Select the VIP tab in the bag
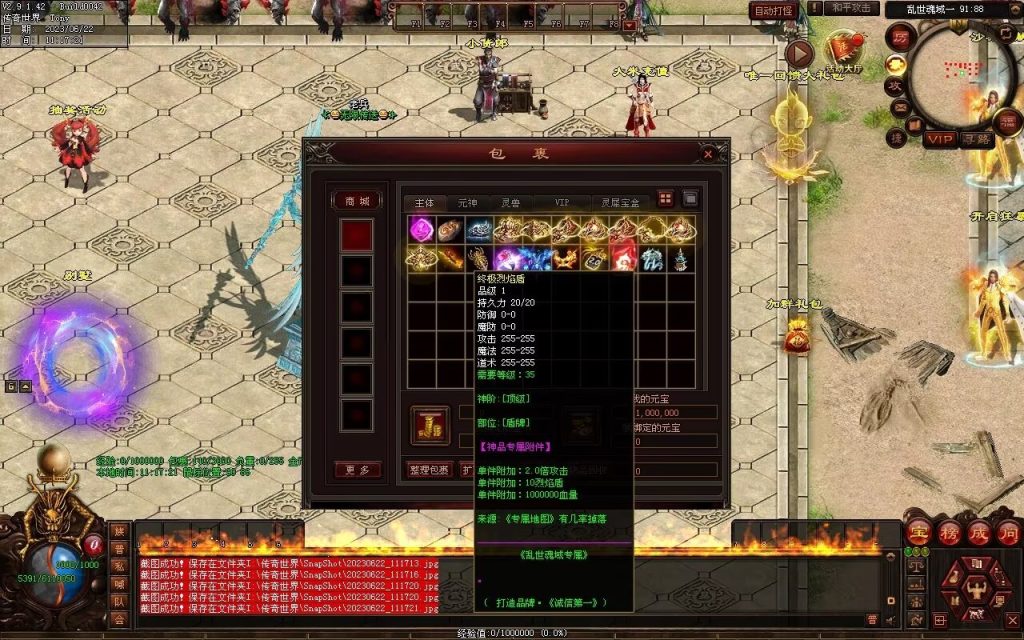This screenshot has height=640, width=1024. pyautogui.click(x=566, y=202)
